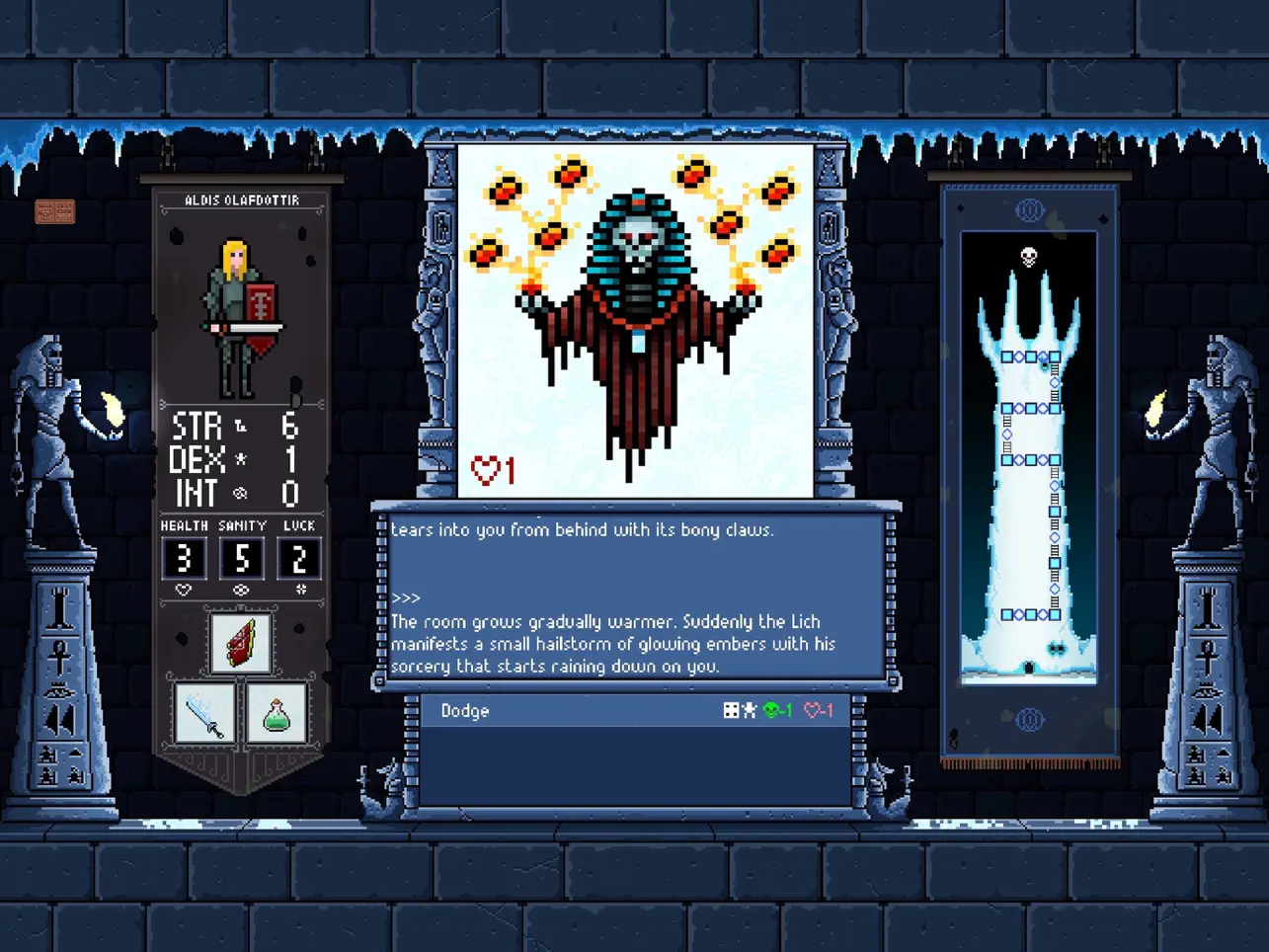The image size is (1269, 952).
Task: Select the red banner shield item
Action: (240, 644)
